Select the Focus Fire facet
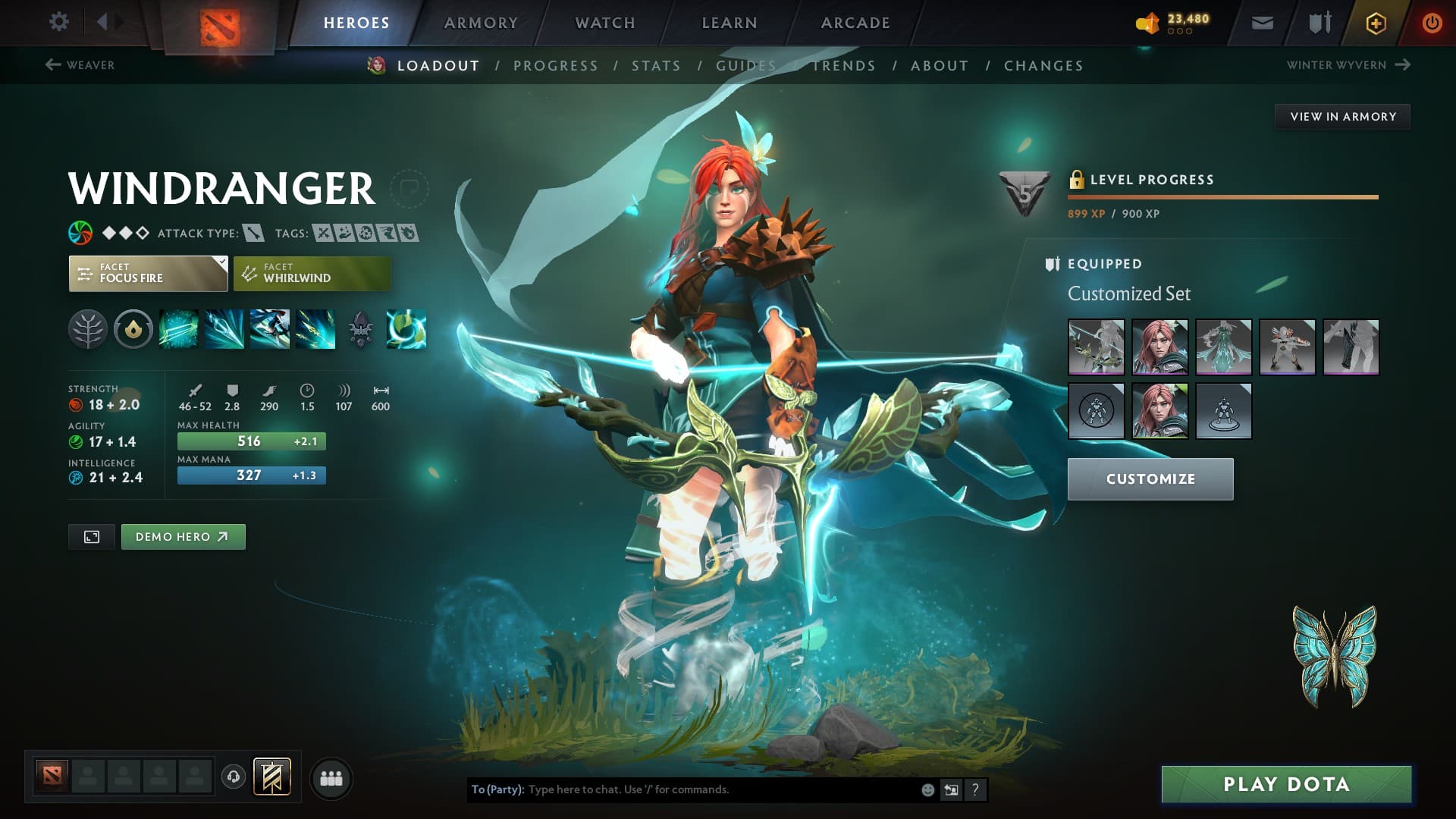 [x=144, y=273]
